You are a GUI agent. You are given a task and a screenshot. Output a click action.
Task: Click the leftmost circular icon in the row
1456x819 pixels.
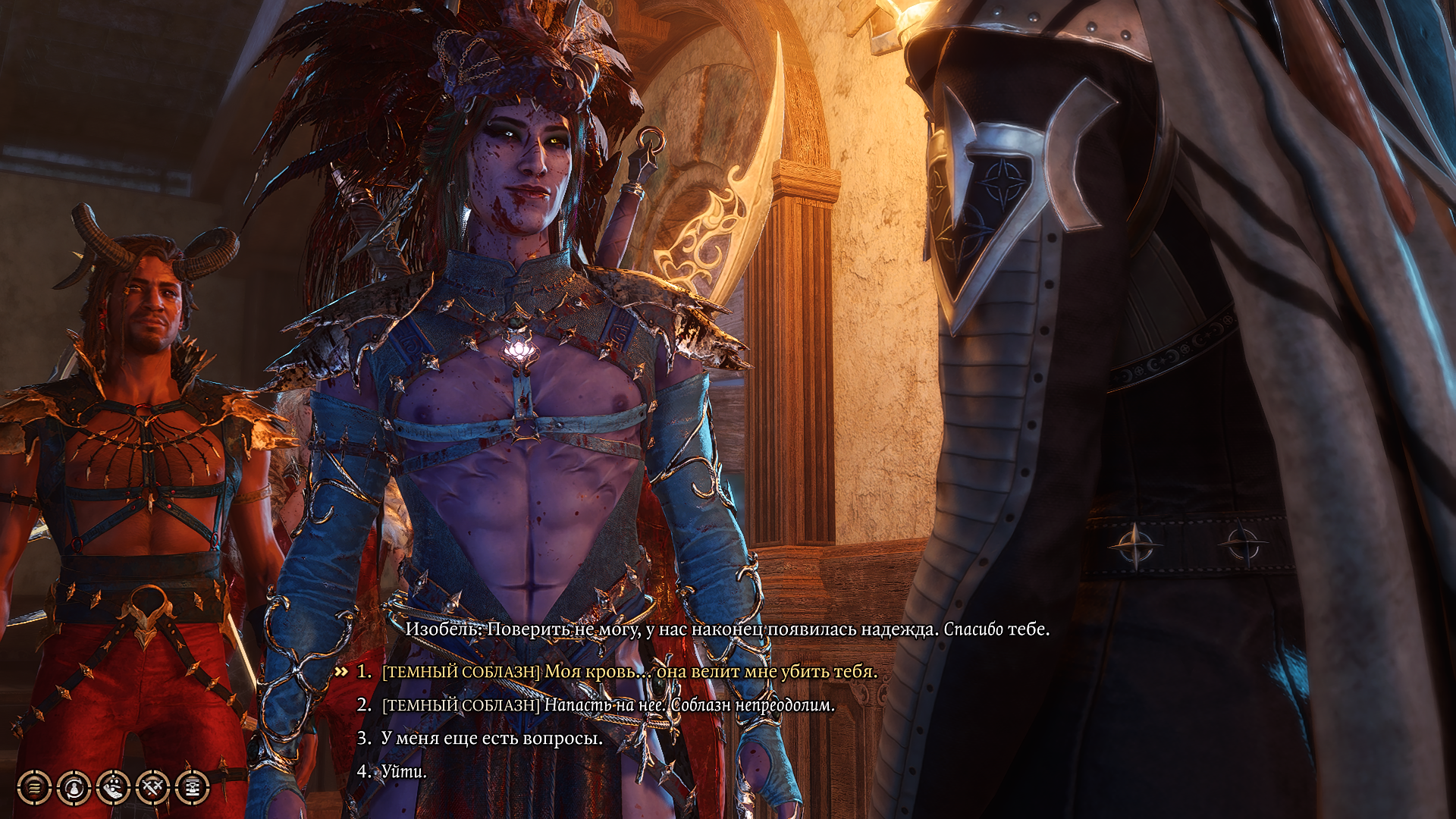[33, 786]
